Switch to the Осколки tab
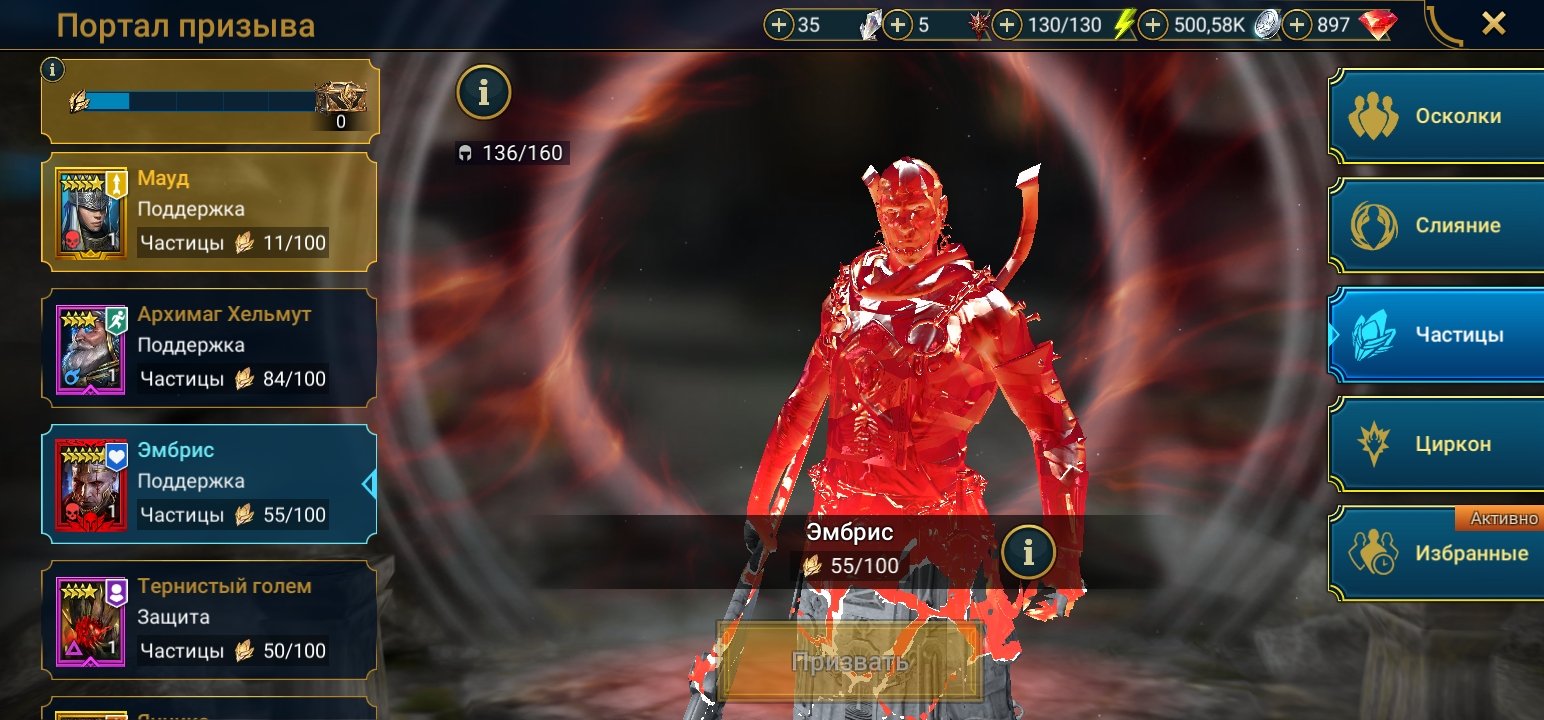Viewport: 1544px width, 720px height. pos(1436,116)
